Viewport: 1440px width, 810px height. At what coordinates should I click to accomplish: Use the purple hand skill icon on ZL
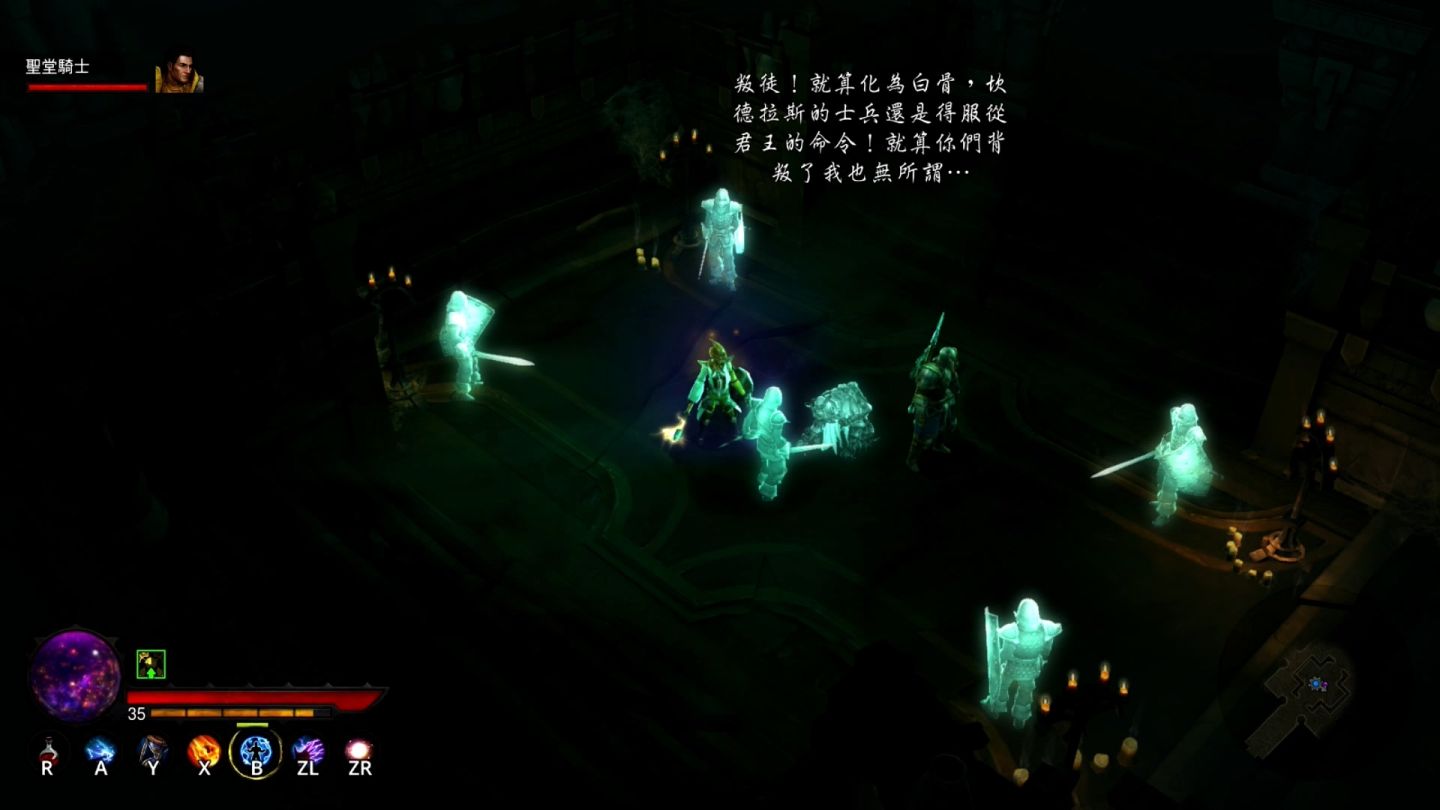pos(308,751)
